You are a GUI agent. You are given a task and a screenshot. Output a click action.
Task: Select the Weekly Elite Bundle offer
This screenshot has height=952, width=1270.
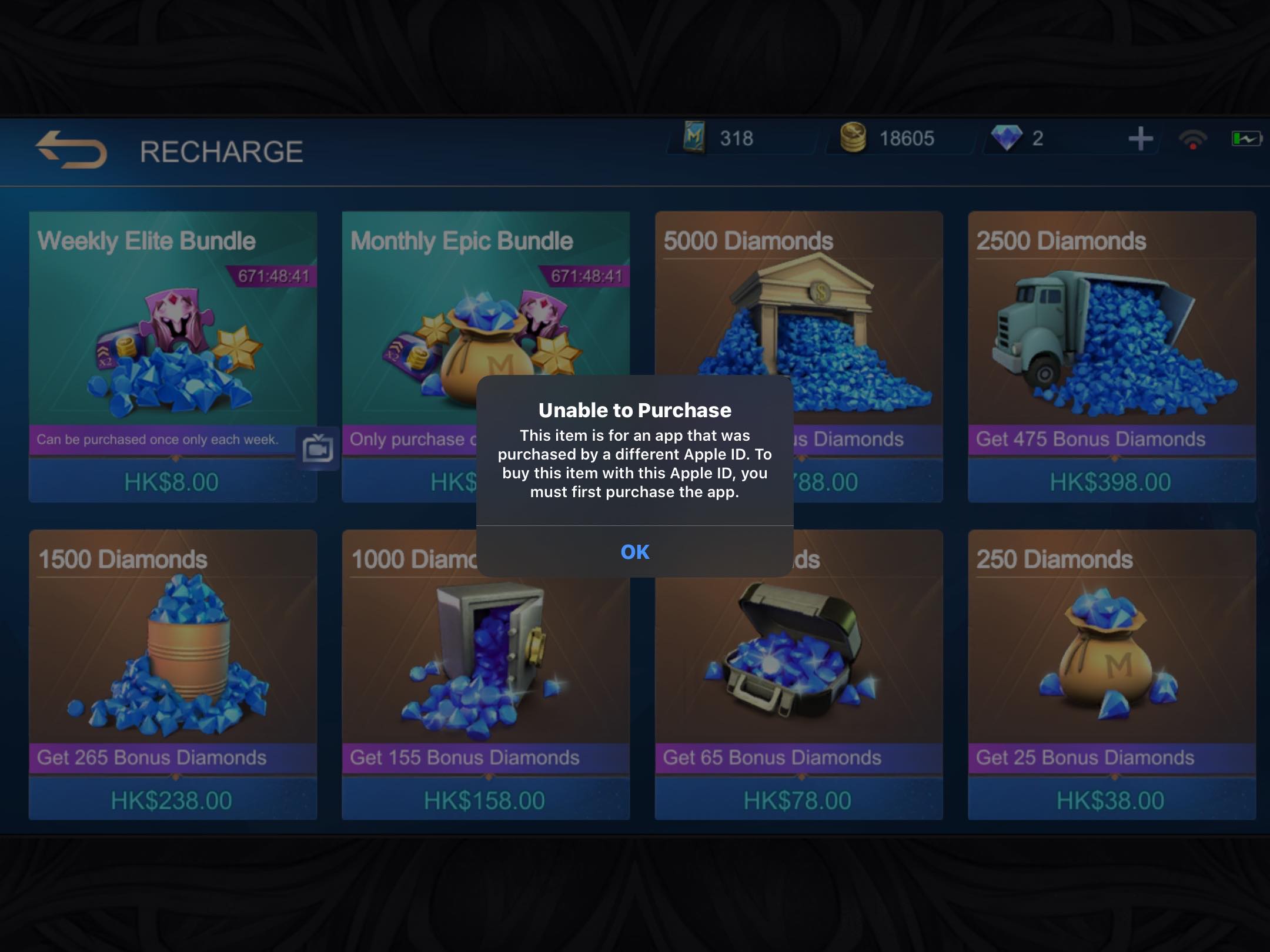[x=173, y=341]
